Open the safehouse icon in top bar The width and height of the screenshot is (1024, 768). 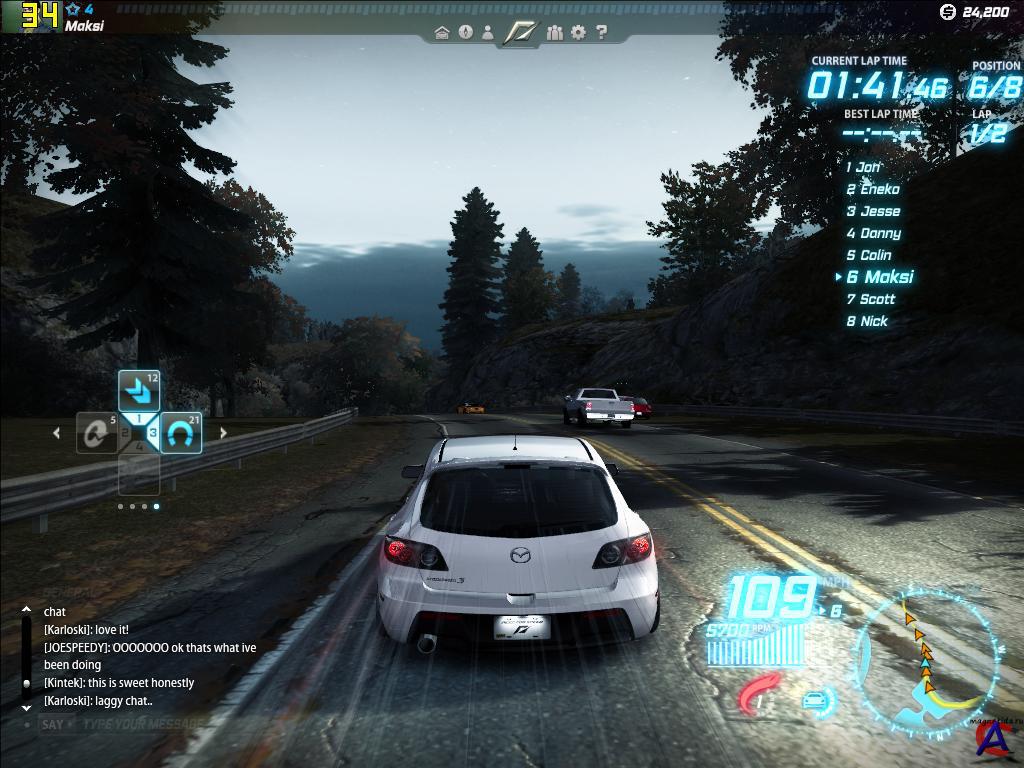(442, 33)
